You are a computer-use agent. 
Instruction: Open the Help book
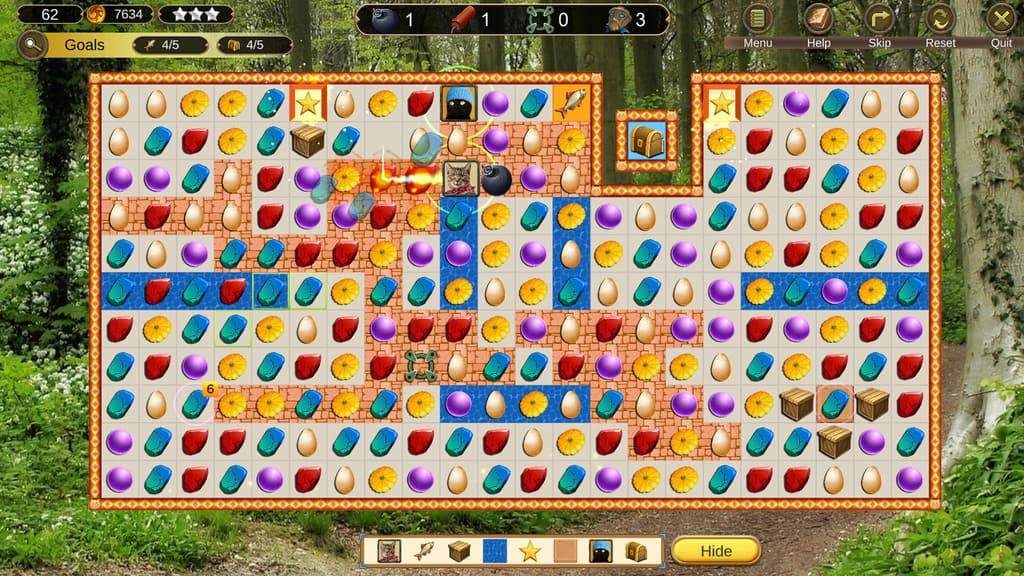point(819,19)
